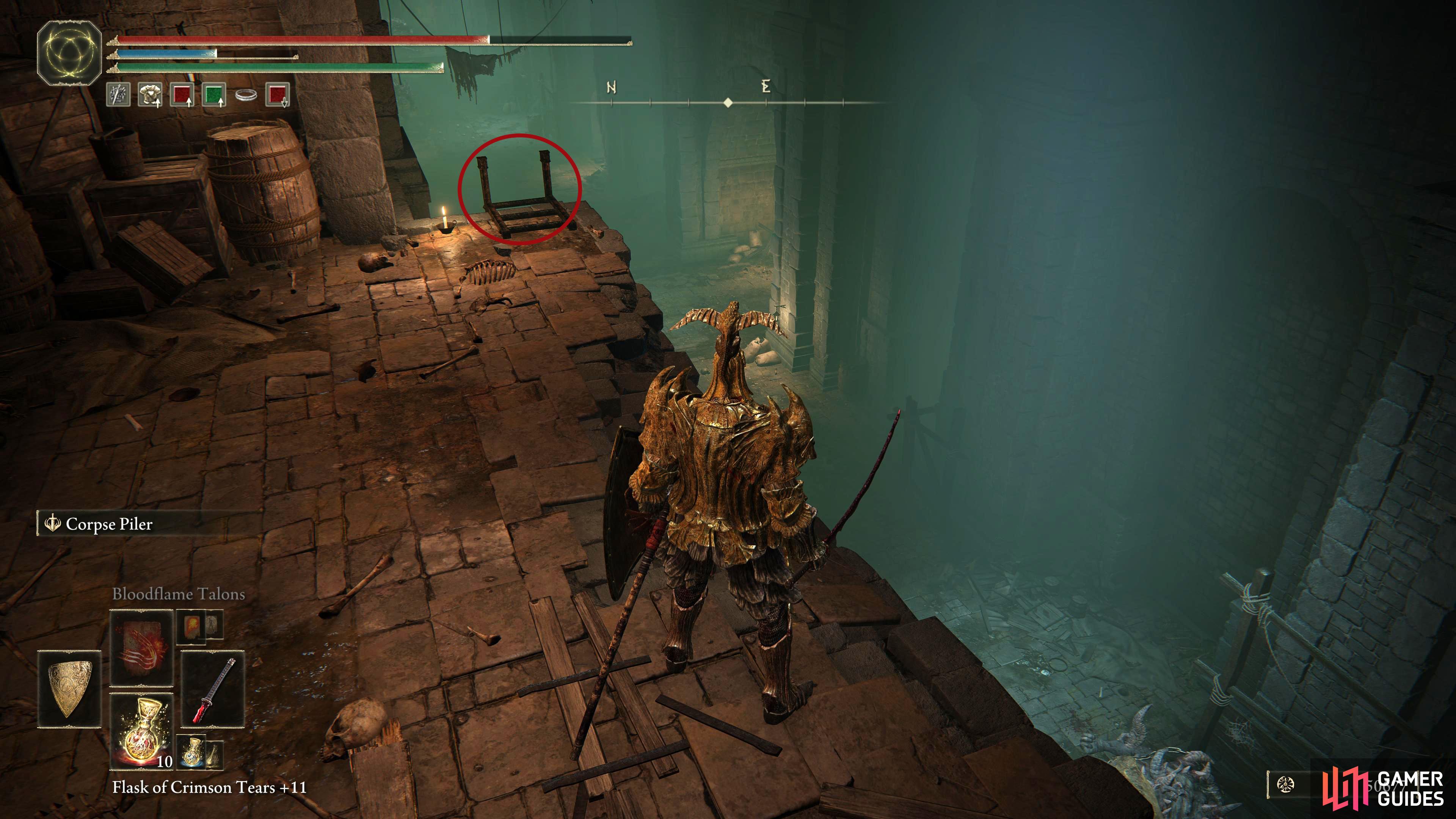
Task: Inspect the chest armor buff icon
Action: click(x=150, y=94)
